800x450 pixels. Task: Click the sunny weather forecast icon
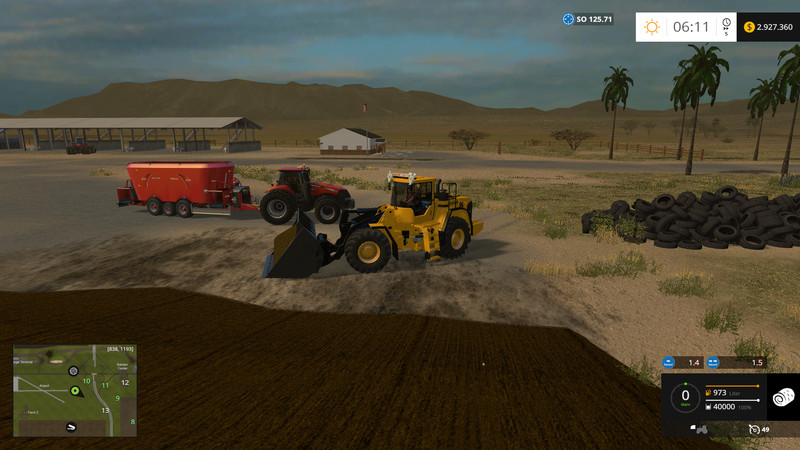click(x=652, y=27)
